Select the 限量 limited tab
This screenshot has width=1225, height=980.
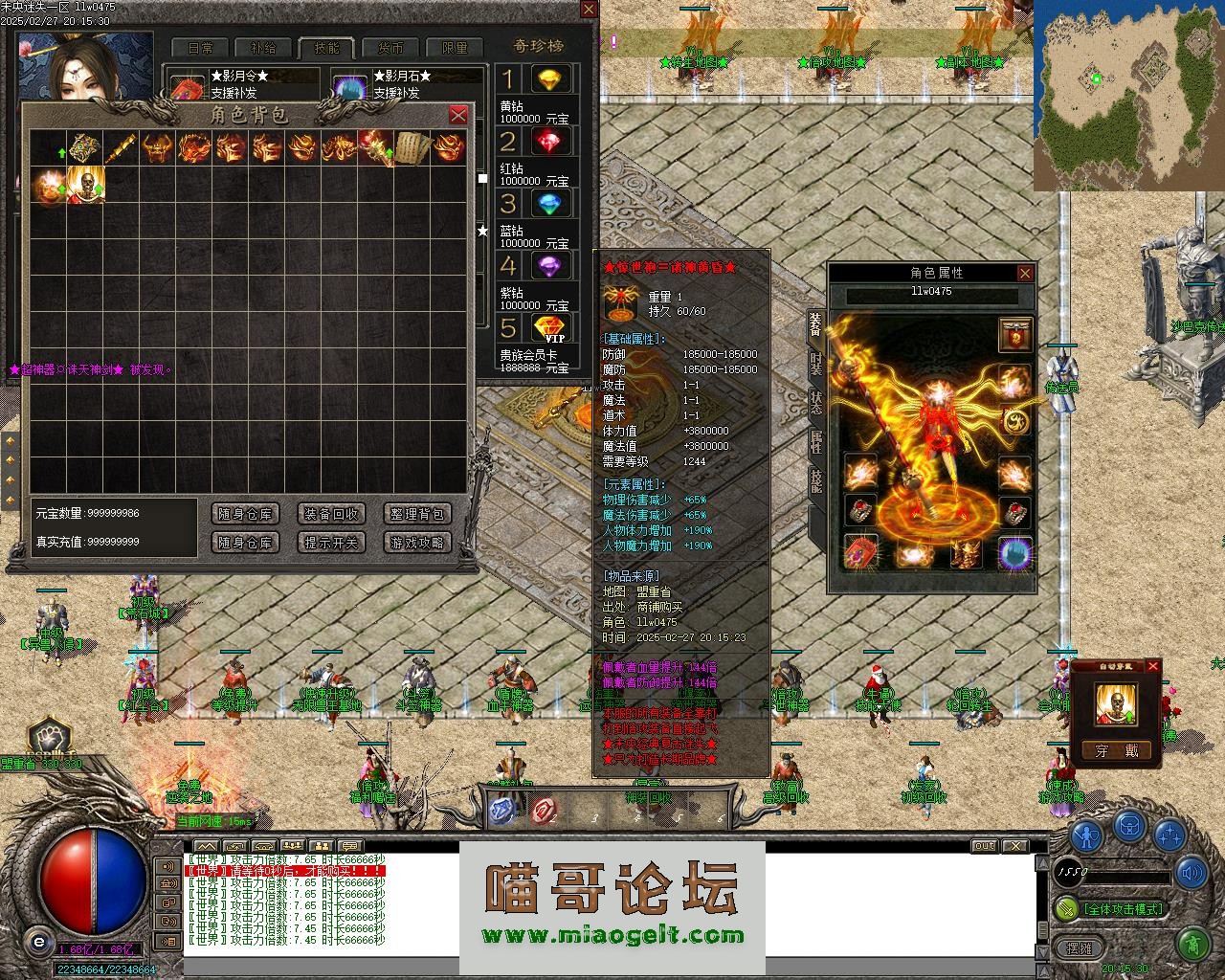click(455, 48)
